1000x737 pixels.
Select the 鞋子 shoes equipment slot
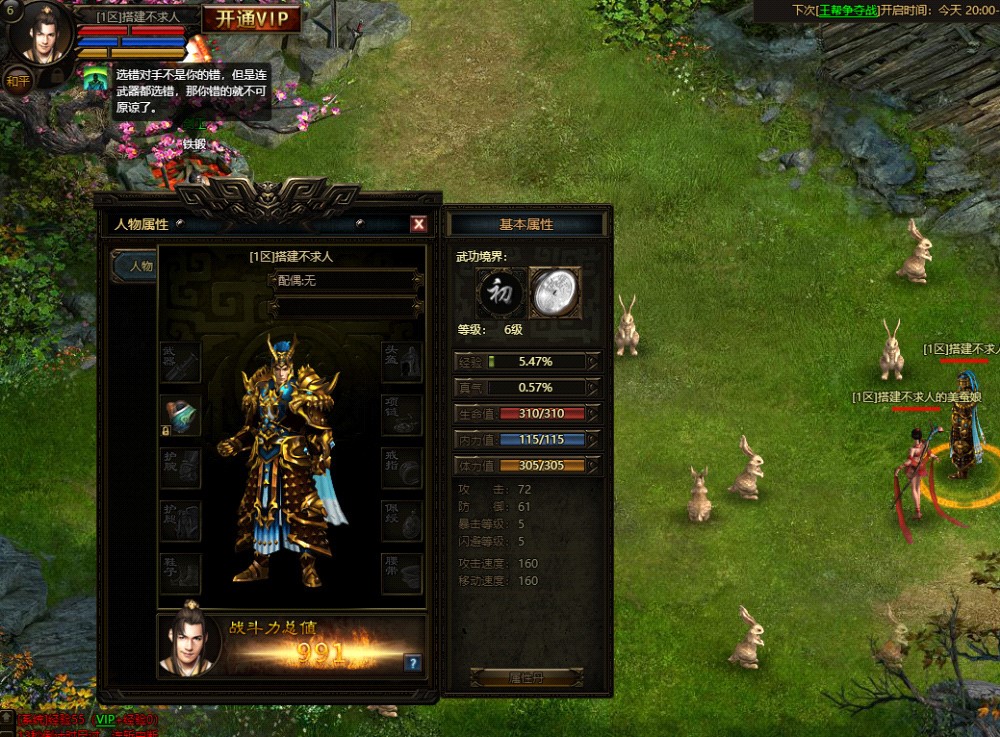[x=181, y=574]
